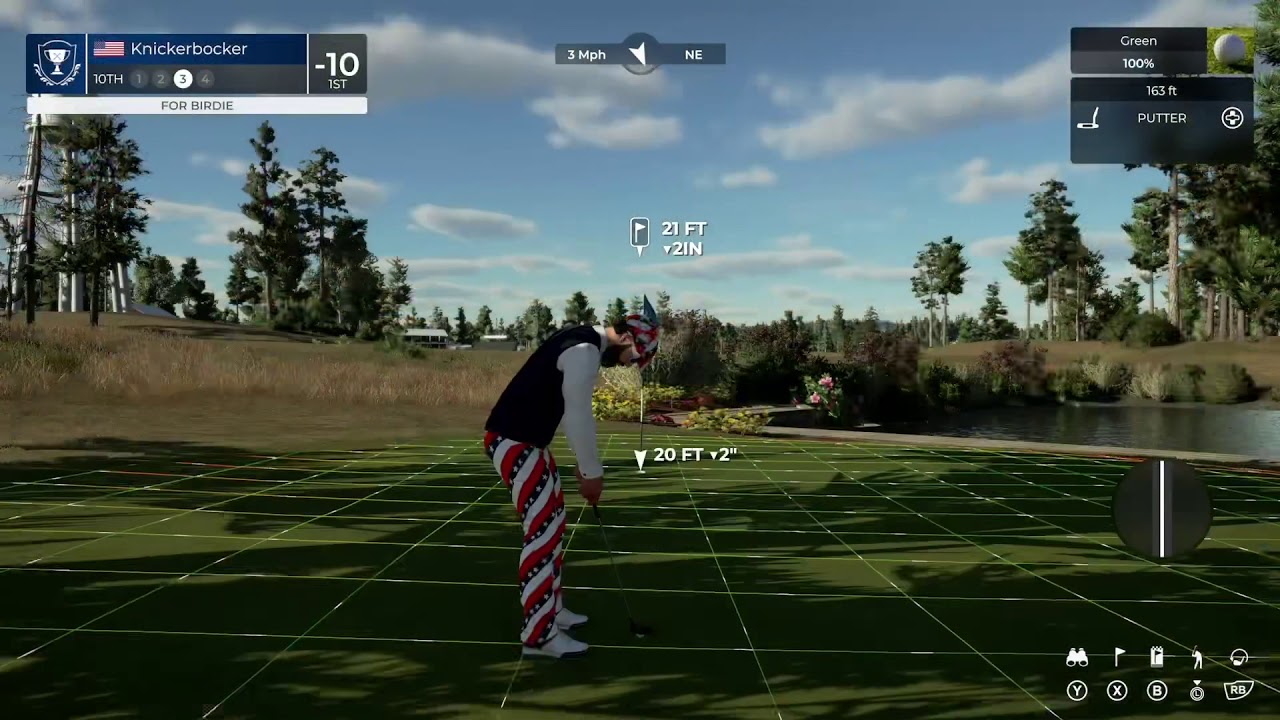Open the scorecard icon with flag
Viewport: 1280px width, 720px height.
click(x=1157, y=657)
